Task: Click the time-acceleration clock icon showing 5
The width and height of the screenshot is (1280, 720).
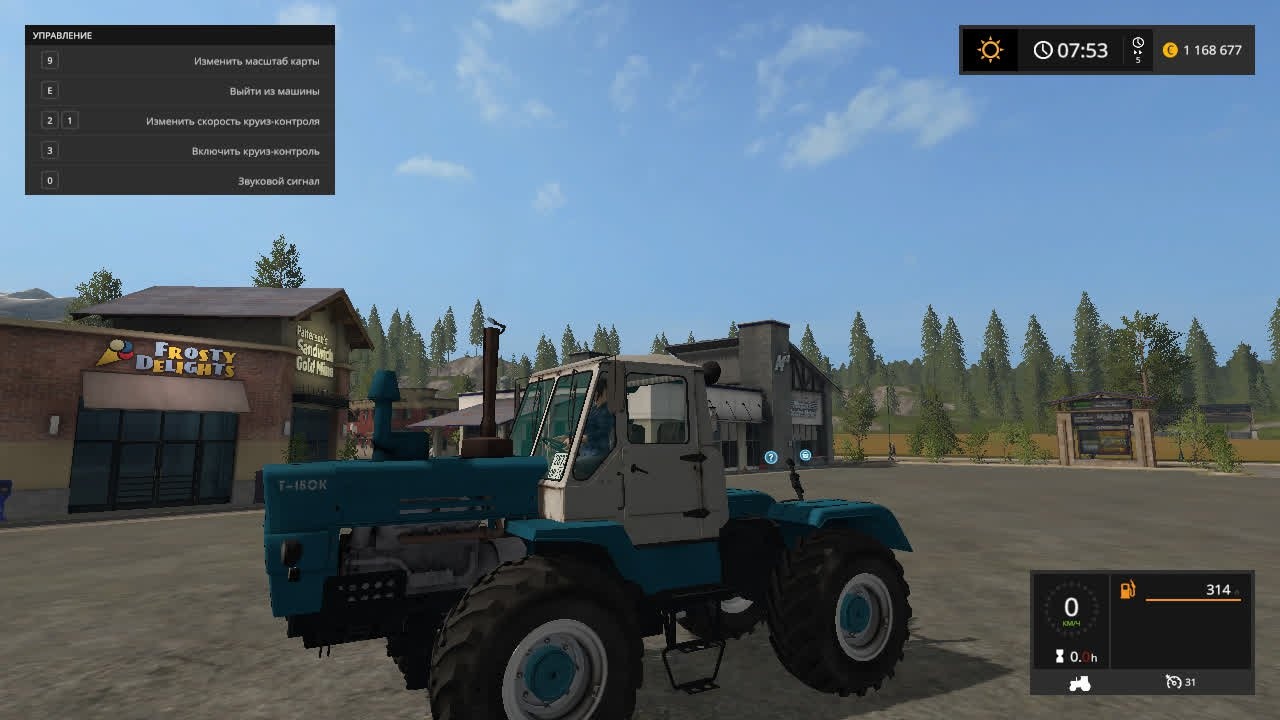Action: (x=1138, y=46)
